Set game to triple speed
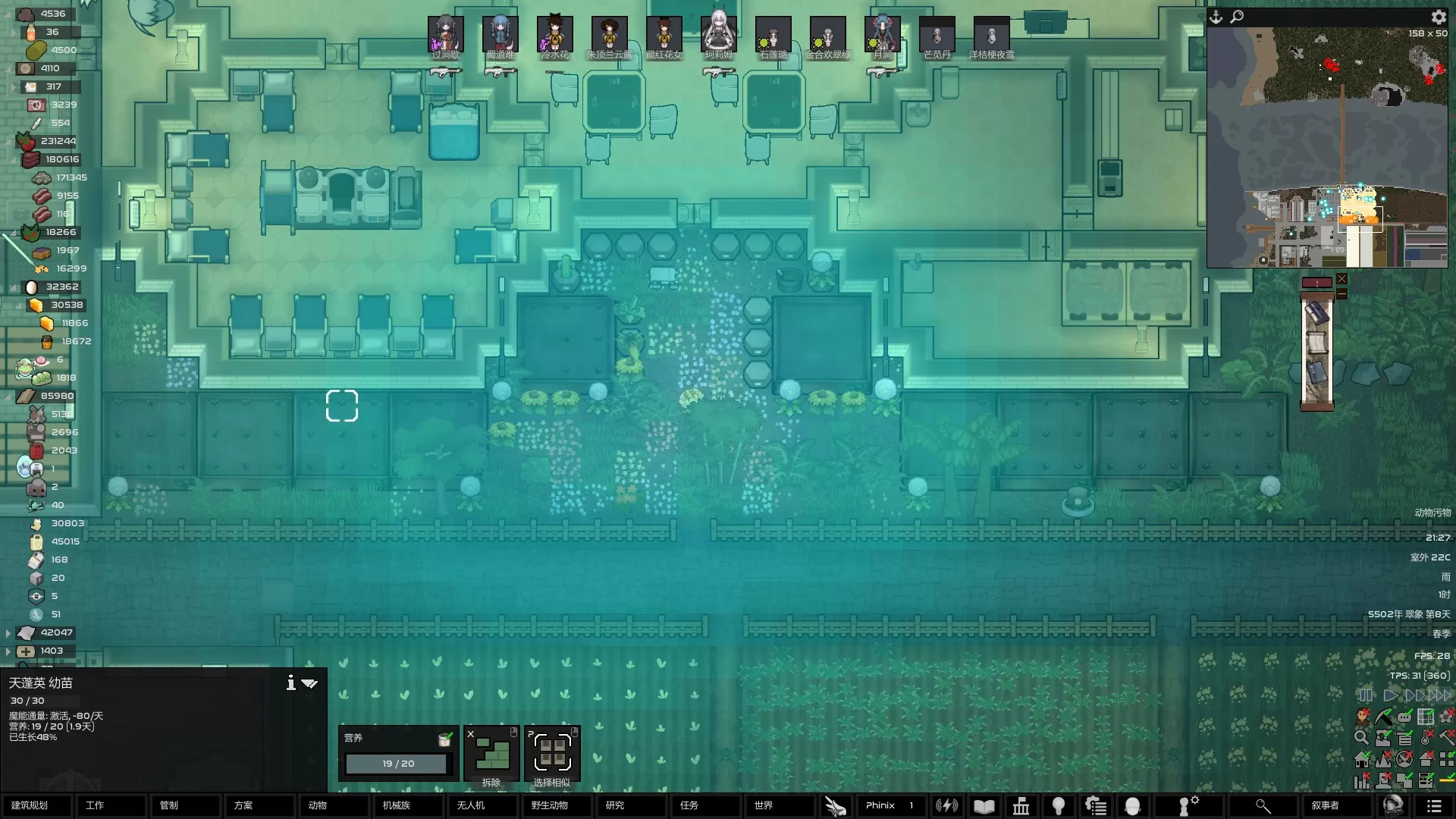Image resolution: width=1456 pixels, height=819 pixels. [x=1439, y=695]
